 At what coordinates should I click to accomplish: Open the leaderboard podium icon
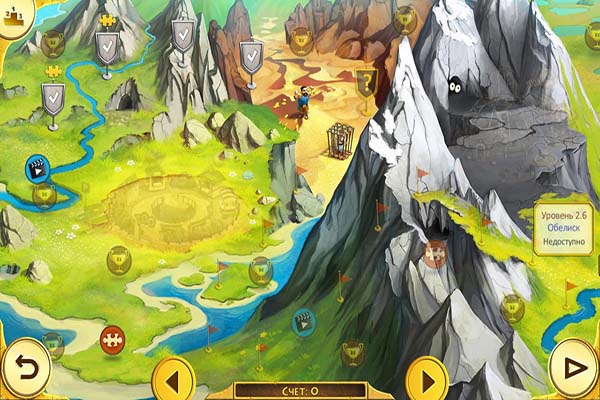point(14,18)
